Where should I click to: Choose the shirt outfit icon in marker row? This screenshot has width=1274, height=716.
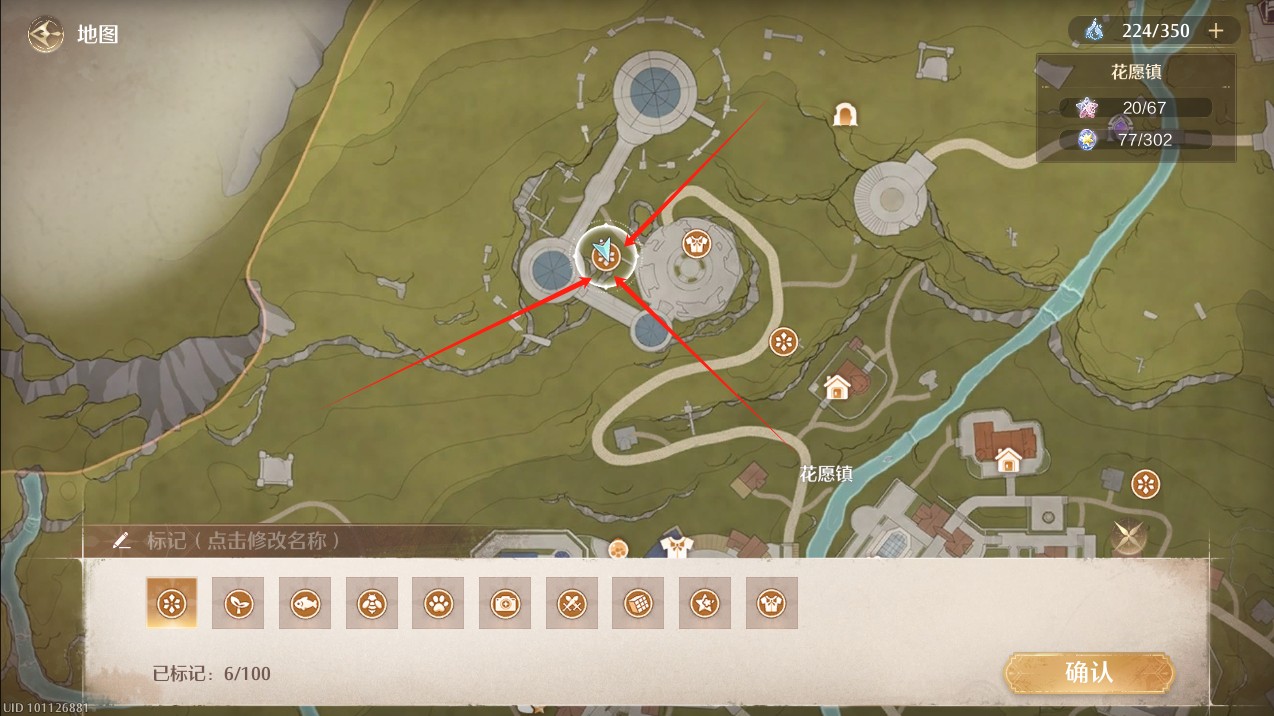tap(772, 603)
